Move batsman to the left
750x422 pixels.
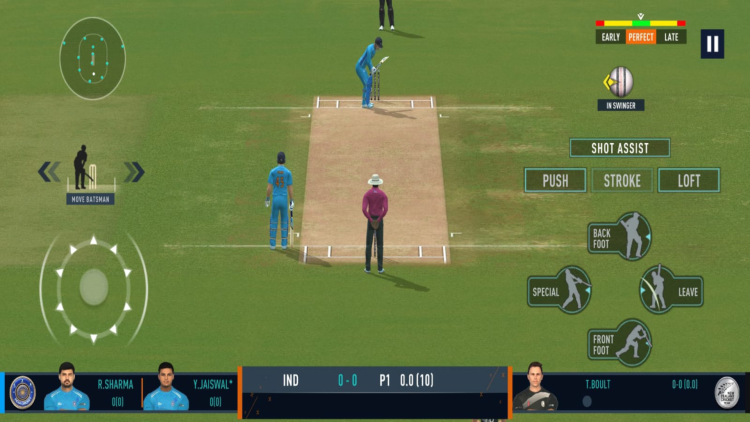tap(49, 172)
